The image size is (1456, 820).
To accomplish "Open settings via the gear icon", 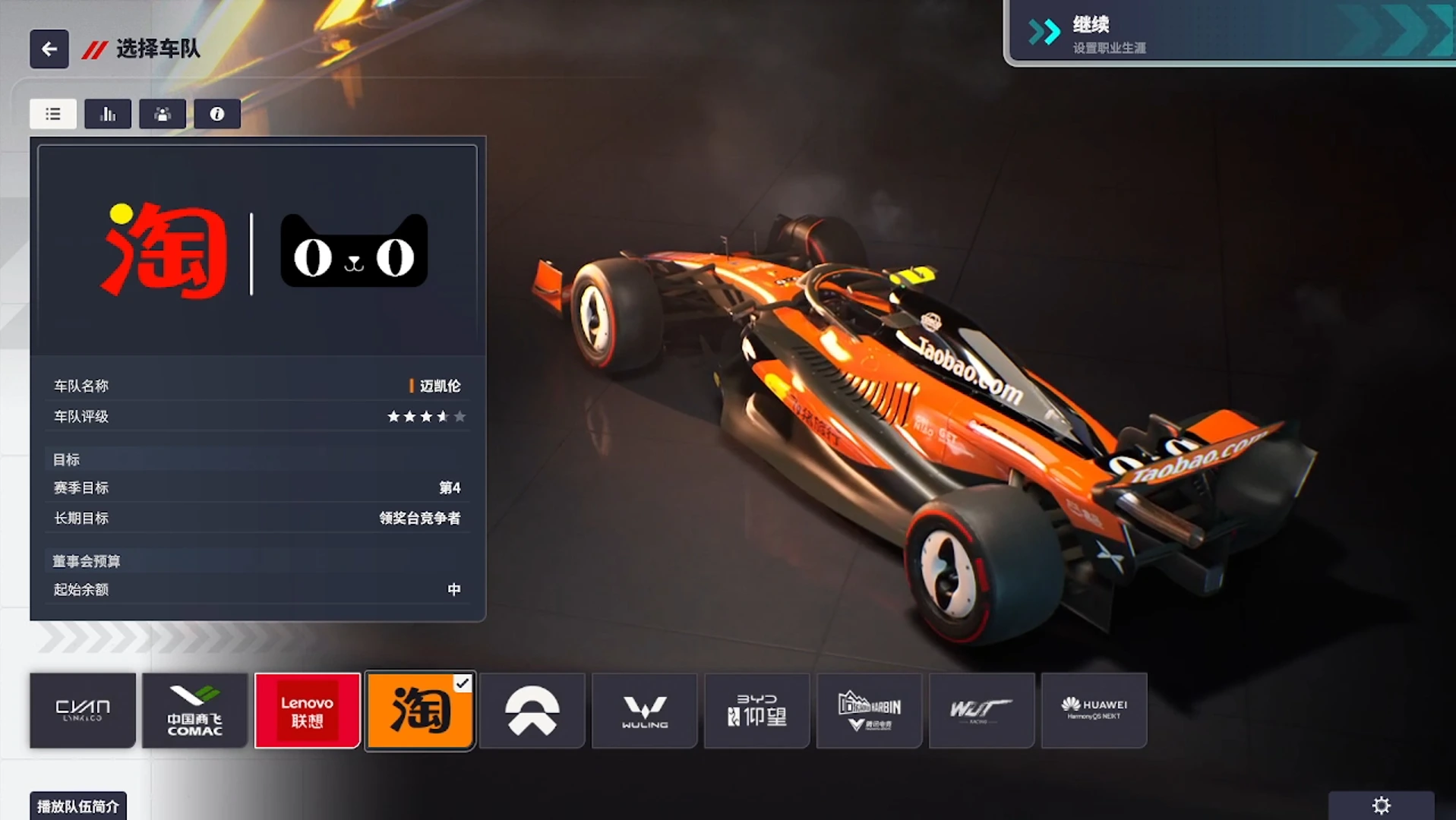I will pyautogui.click(x=1381, y=806).
